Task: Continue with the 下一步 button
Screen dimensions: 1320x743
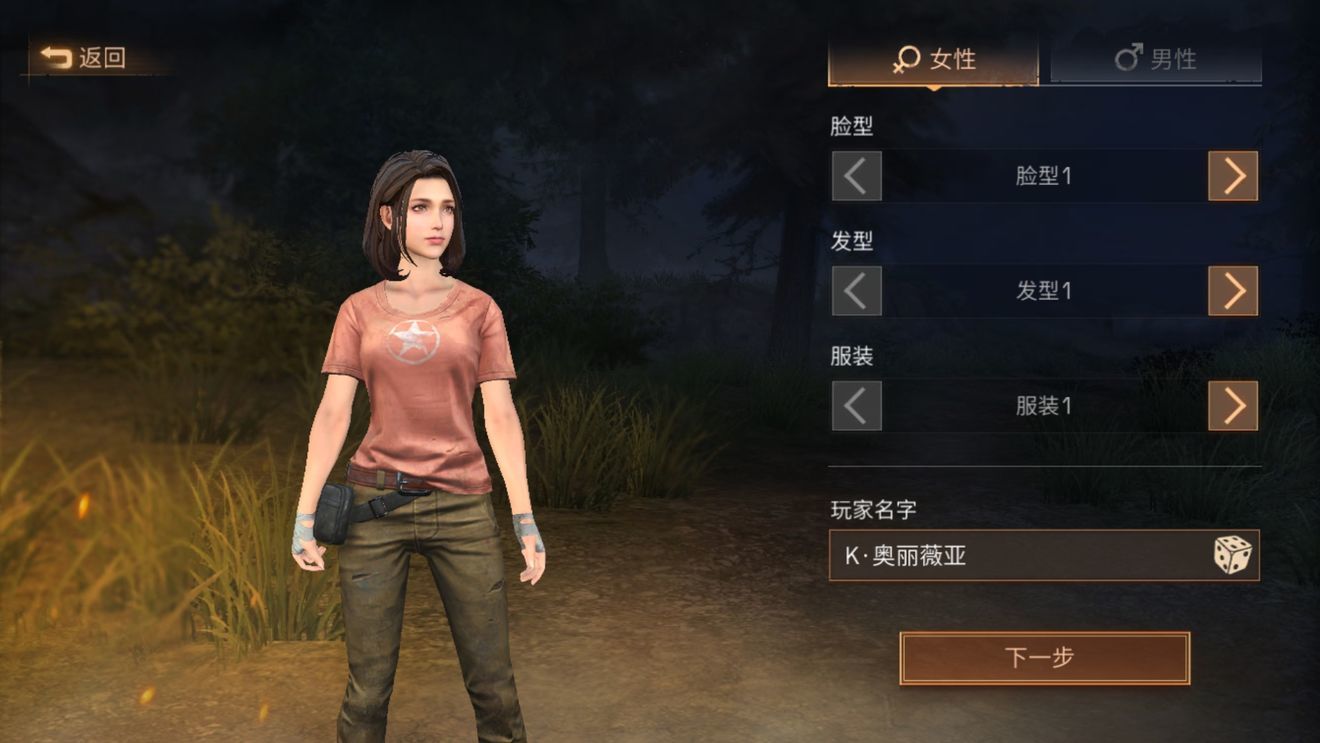Action: (1044, 658)
